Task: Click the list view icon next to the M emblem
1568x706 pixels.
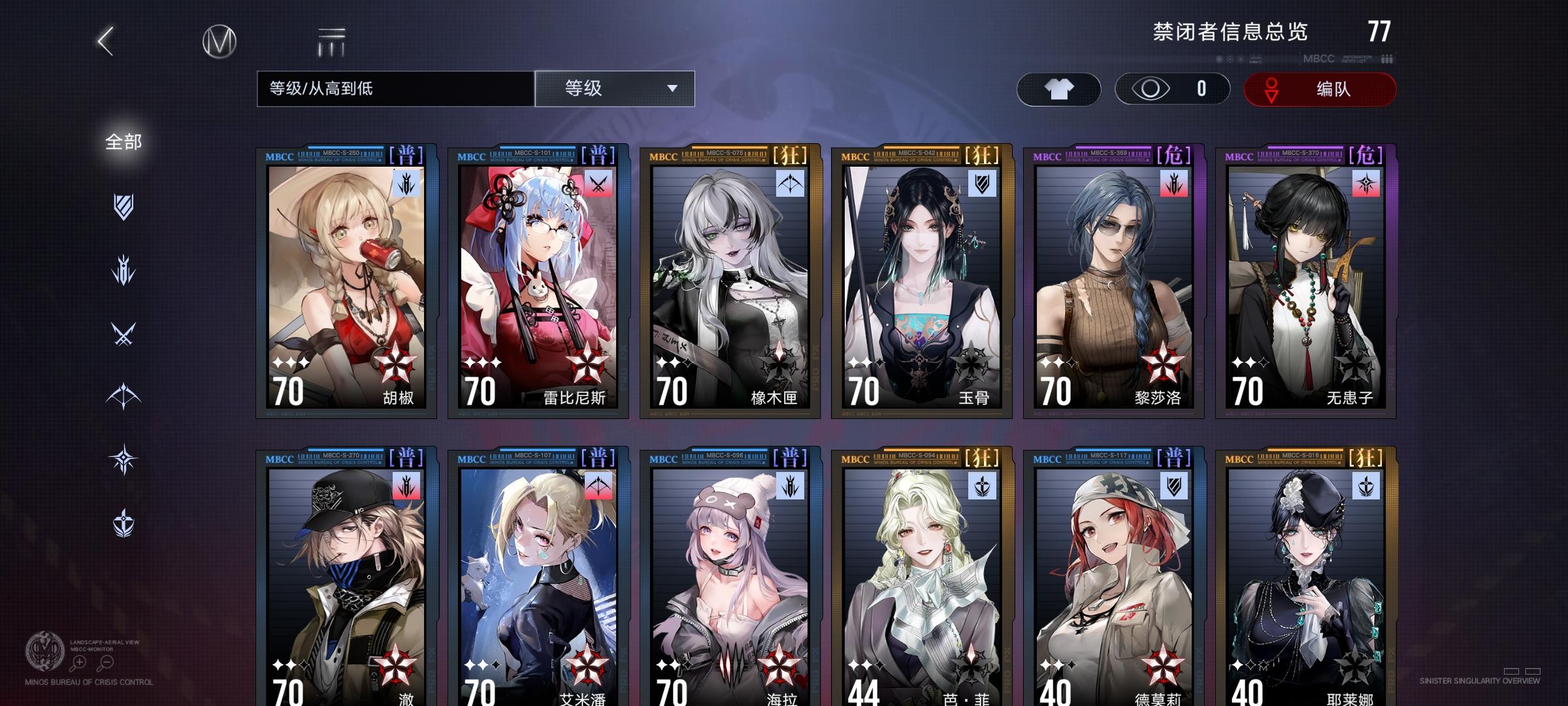Action: click(x=332, y=41)
